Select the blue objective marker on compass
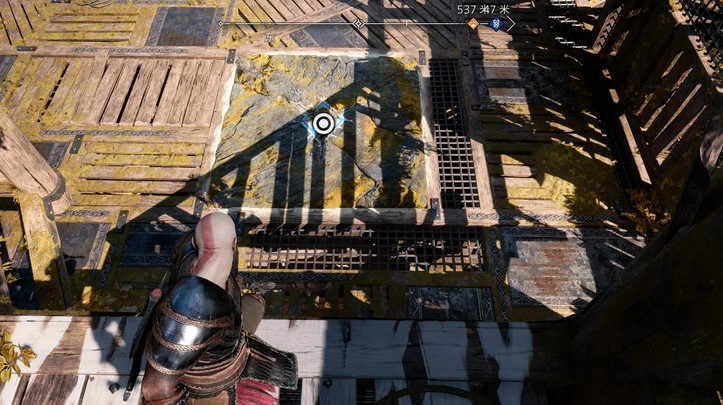This screenshot has height=405, width=723. pyautogui.click(x=496, y=23)
